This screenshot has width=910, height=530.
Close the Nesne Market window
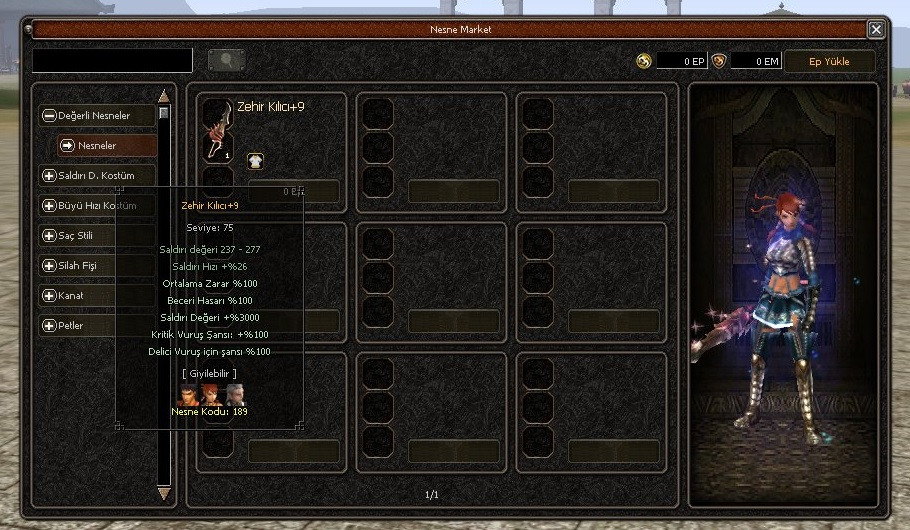876,30
